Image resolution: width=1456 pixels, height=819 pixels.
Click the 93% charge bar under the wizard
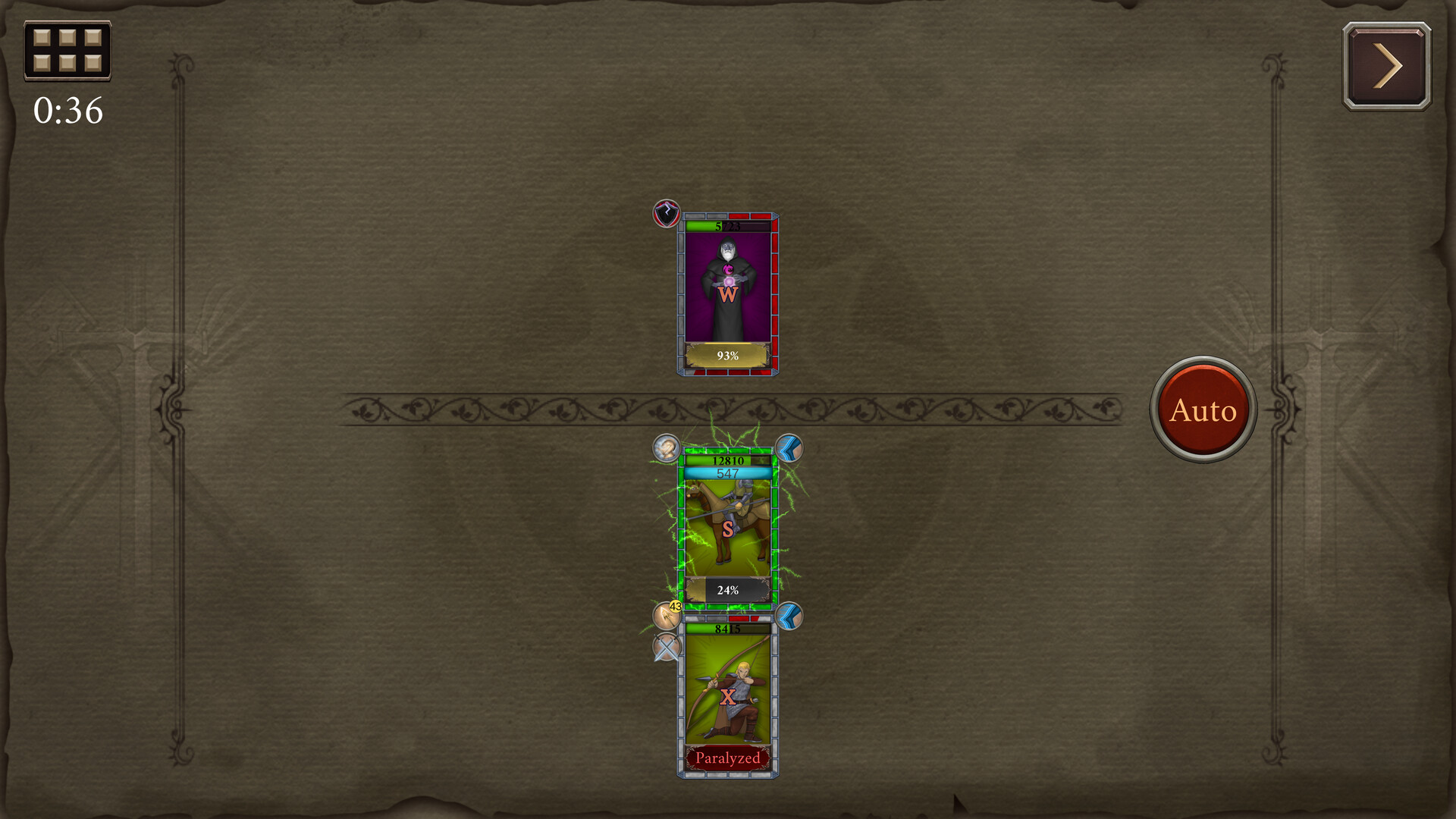click(x=727, y=354)
